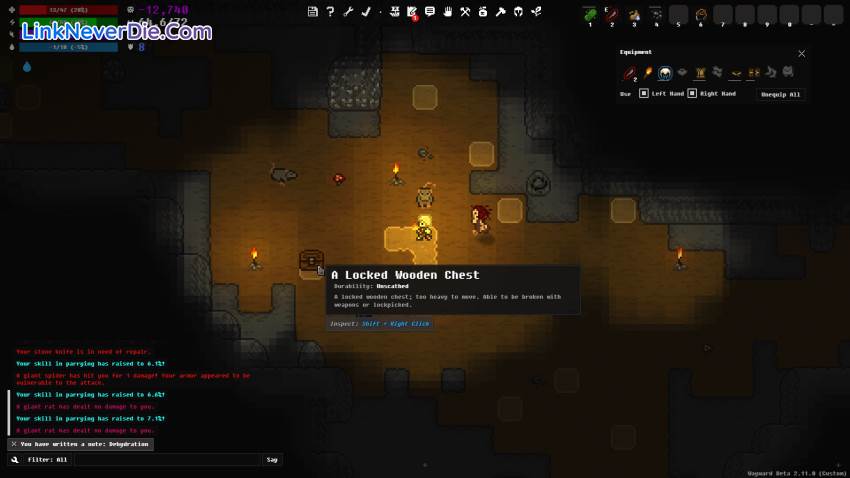This screenshot has height=478, width=850.
Task: Open the notes icon with red badge
Action: [412, 12]
